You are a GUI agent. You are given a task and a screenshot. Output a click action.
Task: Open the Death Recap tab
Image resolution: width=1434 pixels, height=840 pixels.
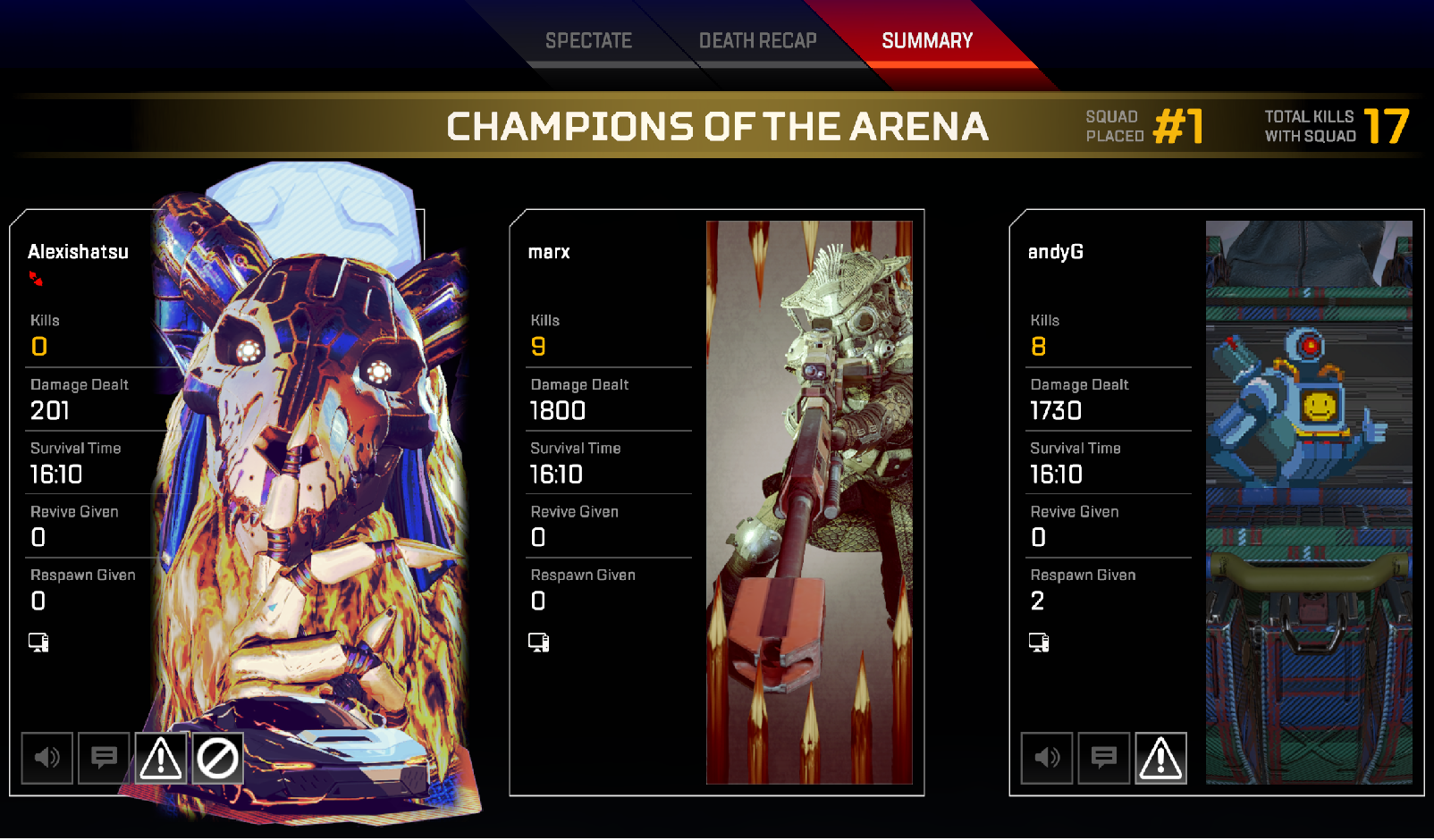(757, 41)
